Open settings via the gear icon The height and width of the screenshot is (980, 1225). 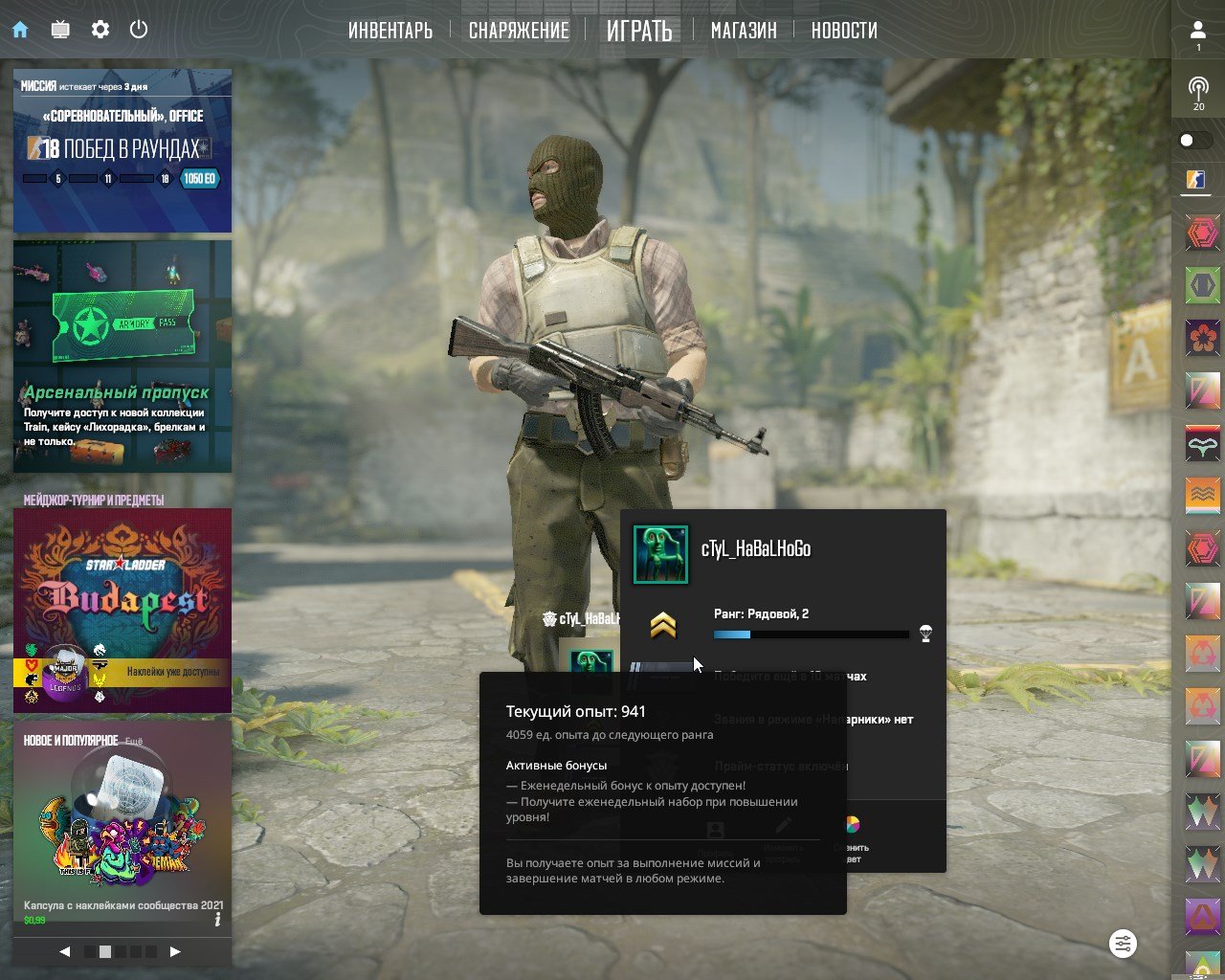pyautogui.click(x=100, y=30)
